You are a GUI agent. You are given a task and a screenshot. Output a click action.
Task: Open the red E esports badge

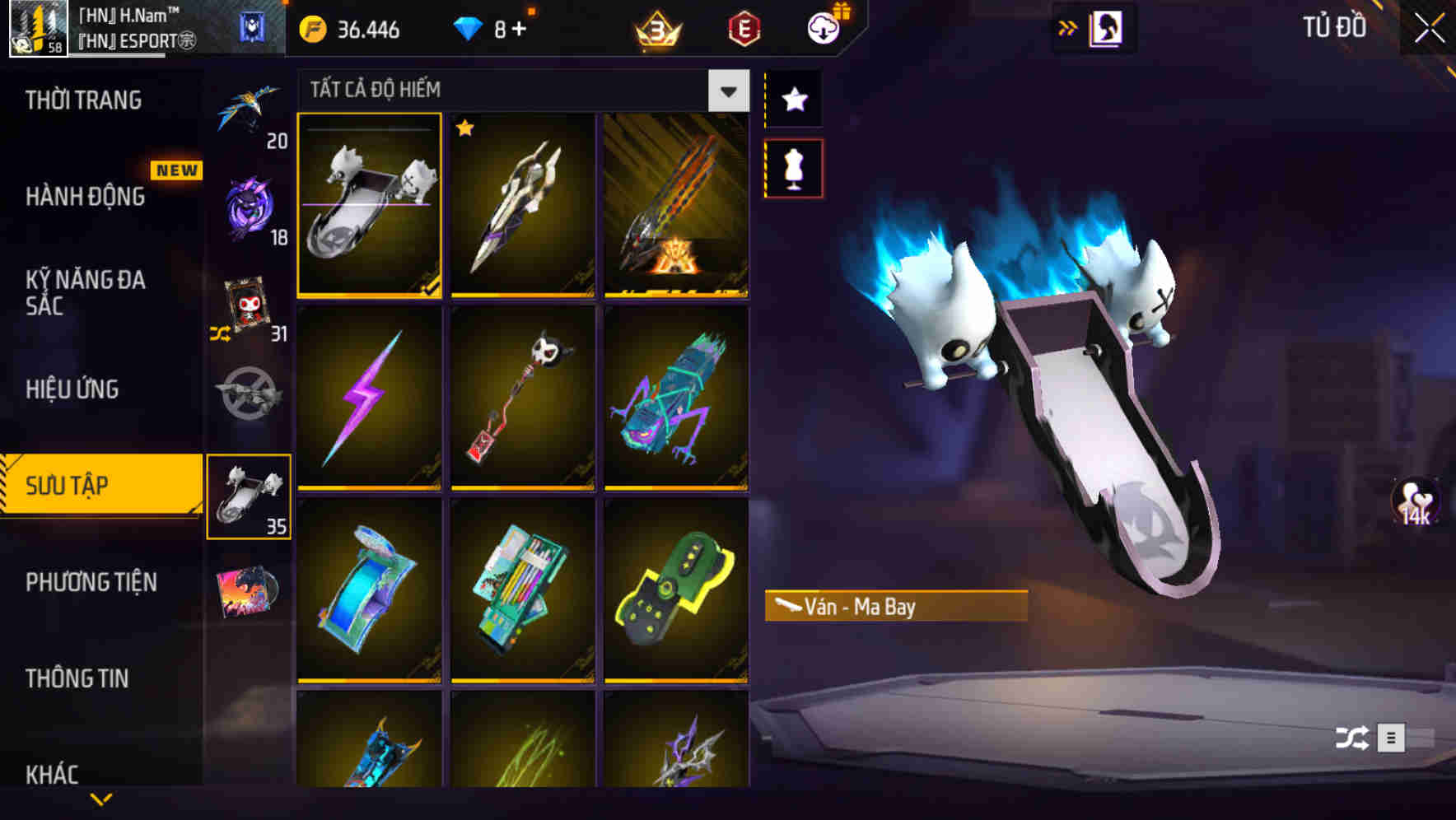point(740,29)
